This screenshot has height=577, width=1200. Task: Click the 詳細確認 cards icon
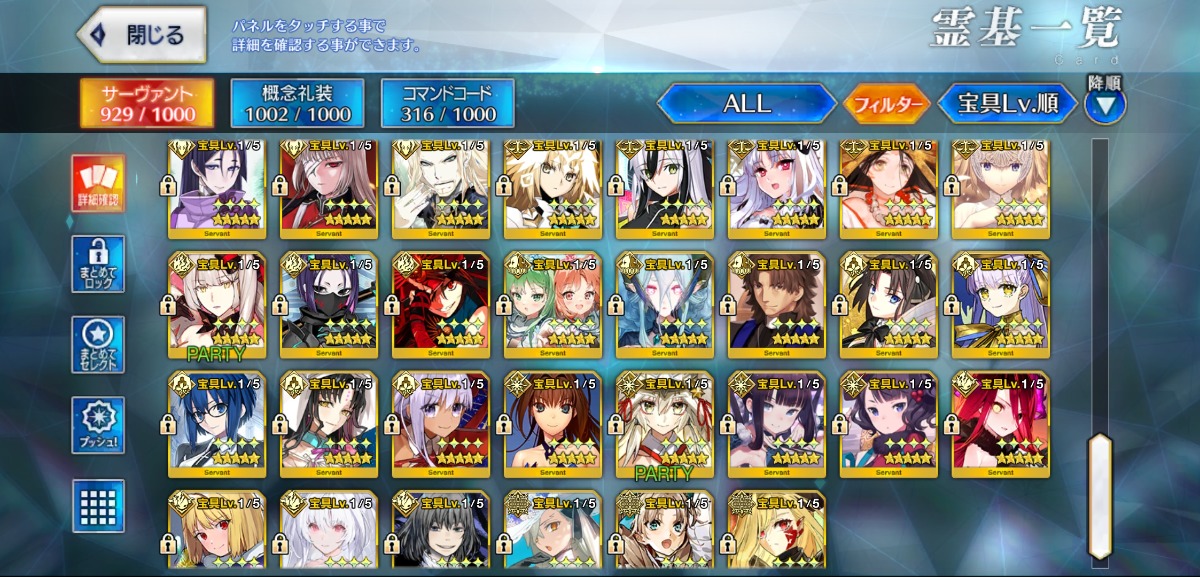(98, 185)
